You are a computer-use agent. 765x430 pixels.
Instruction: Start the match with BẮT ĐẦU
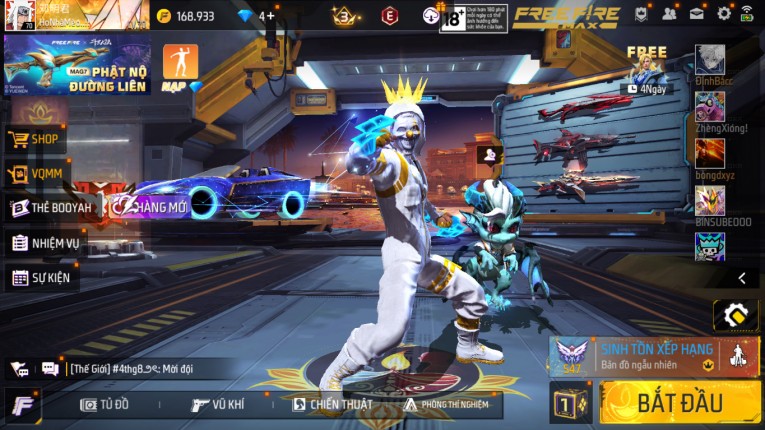pos(680,402)
